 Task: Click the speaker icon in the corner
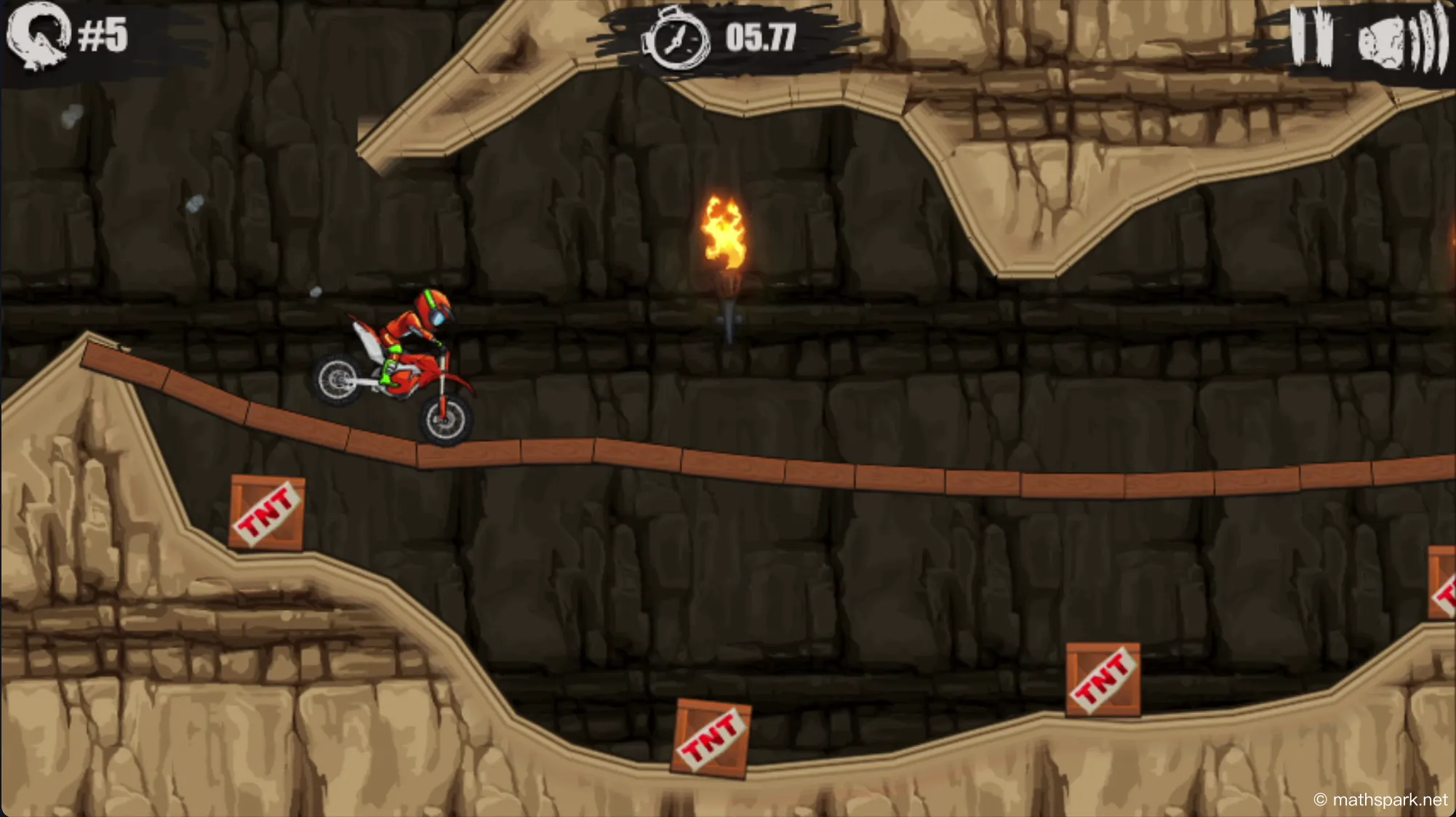(x=1380, y=40)
